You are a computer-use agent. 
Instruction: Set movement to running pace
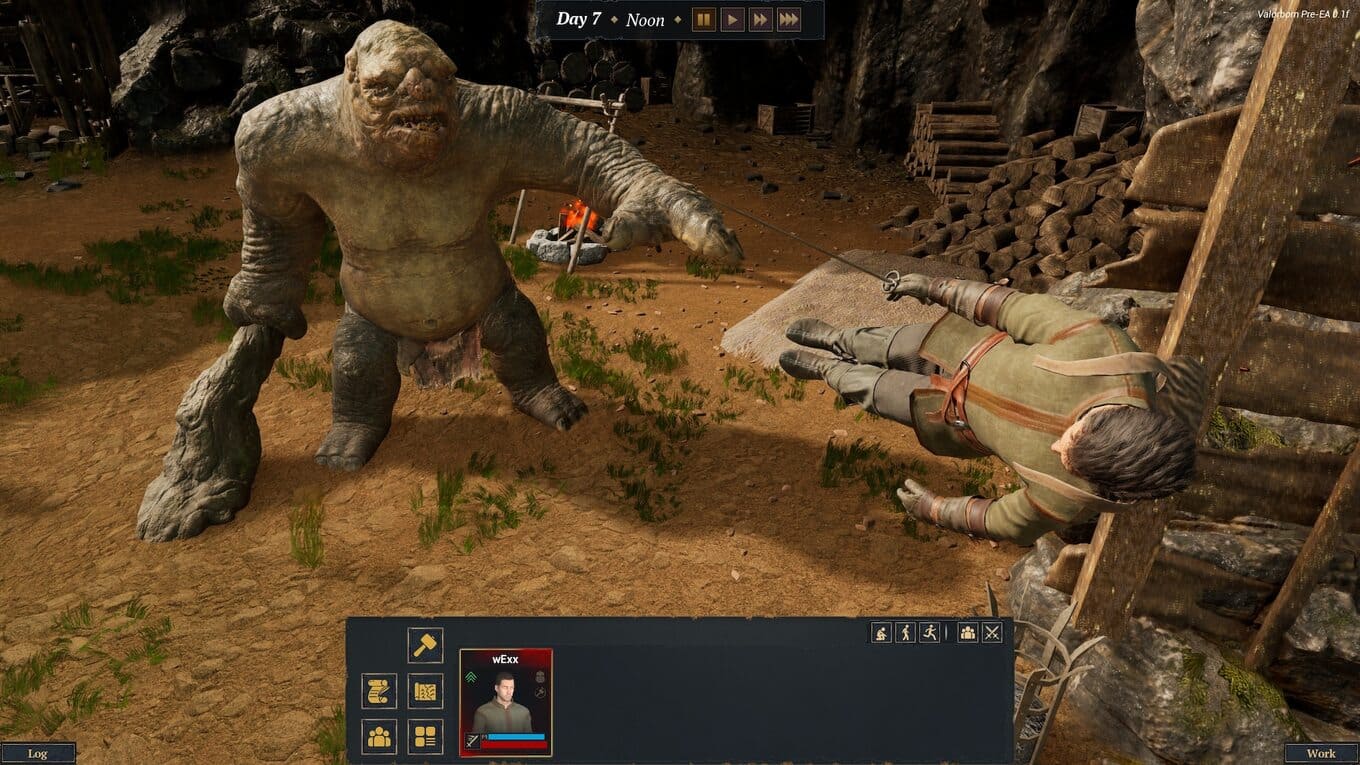click(x=929, y=632)
